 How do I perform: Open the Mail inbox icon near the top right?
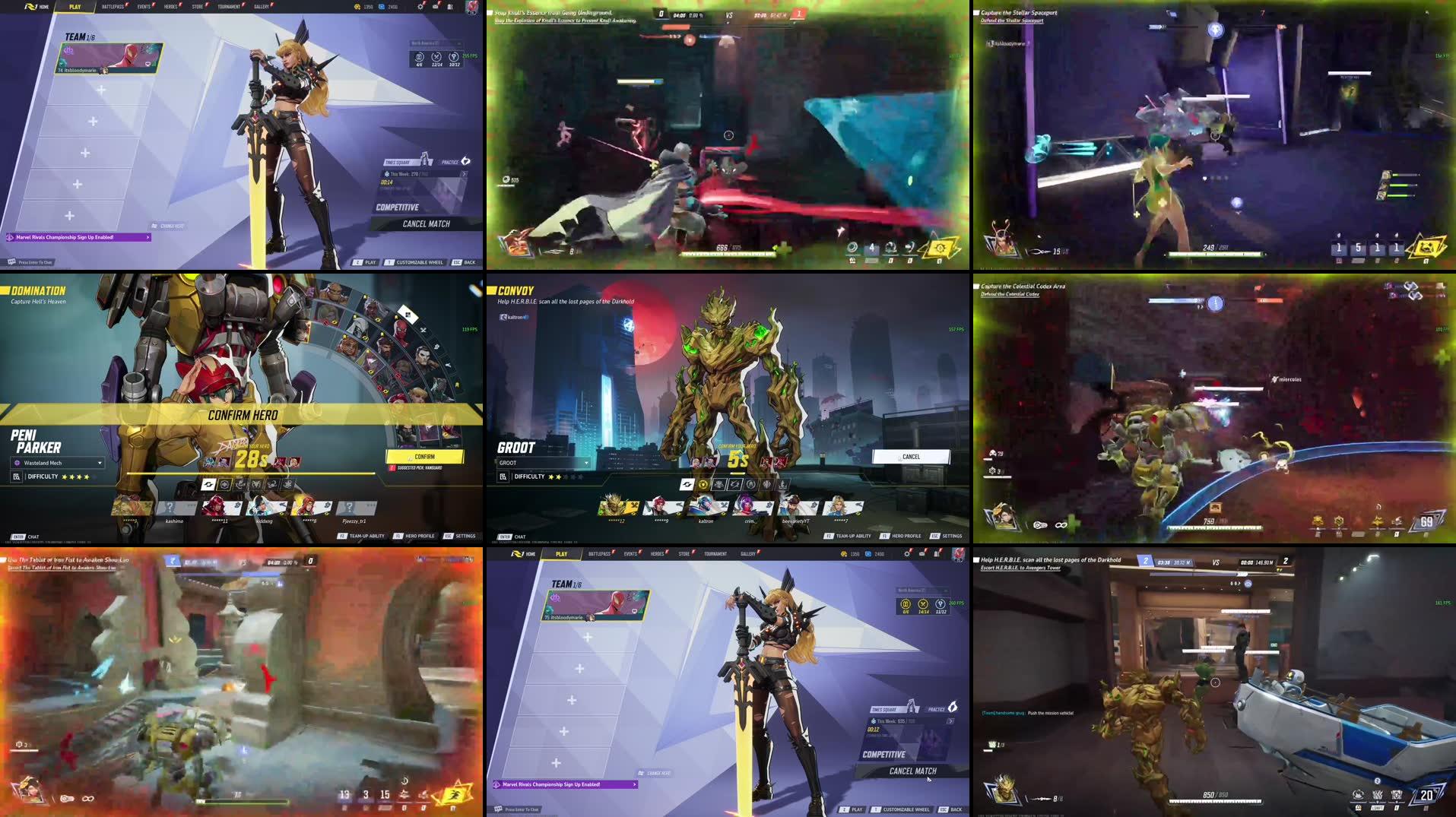434,7
